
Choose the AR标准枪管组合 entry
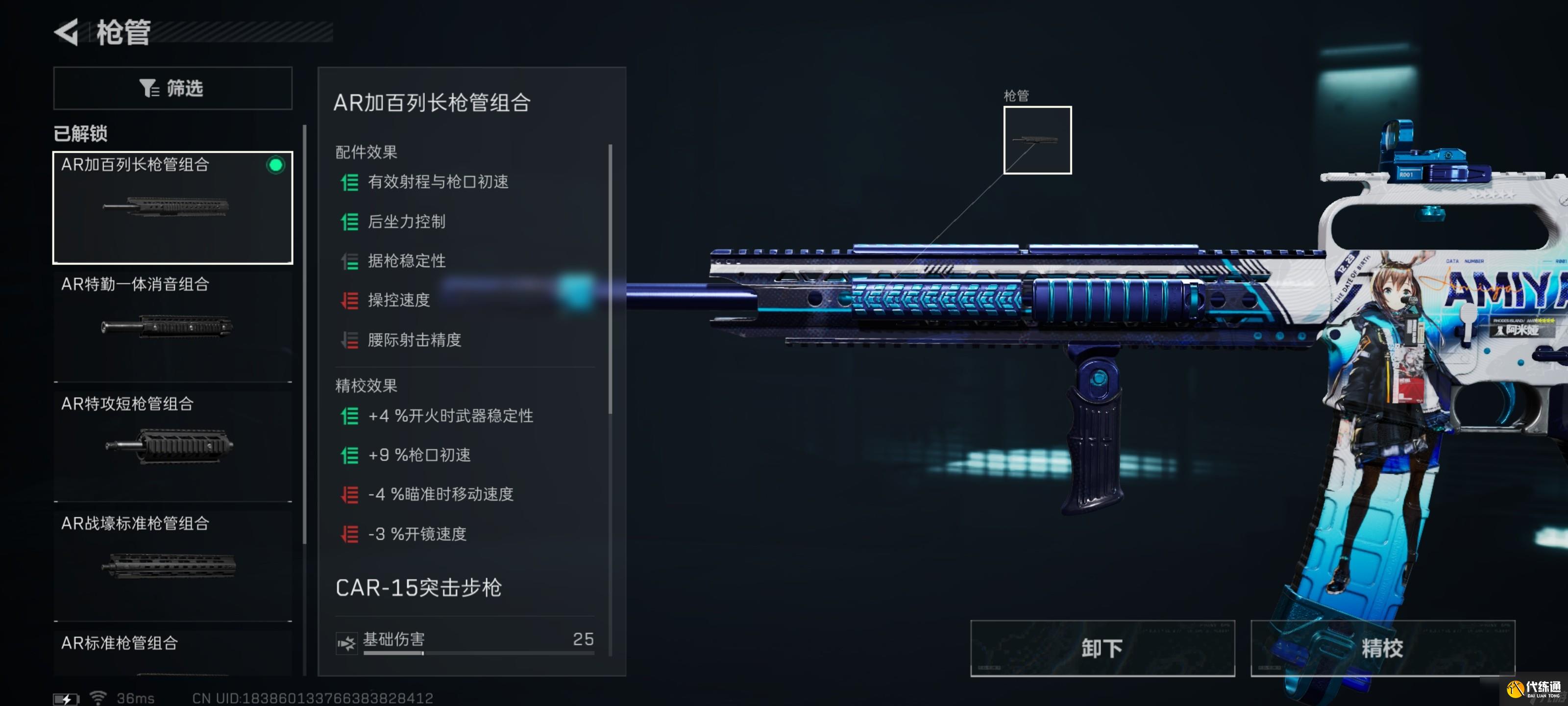[x=173, y=652]
